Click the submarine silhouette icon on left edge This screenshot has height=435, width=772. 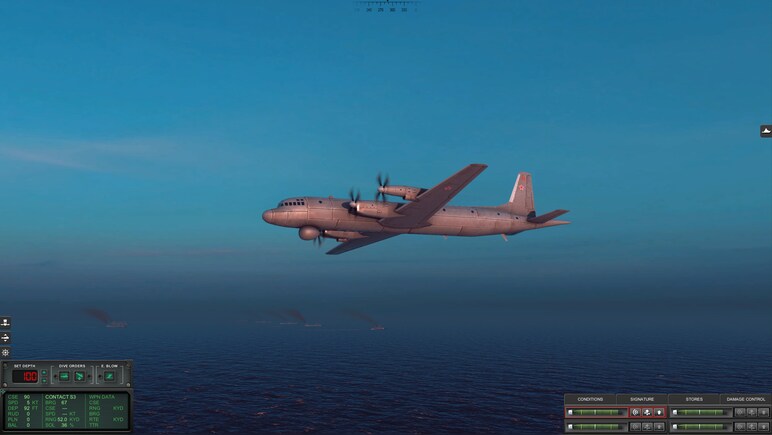5,323
